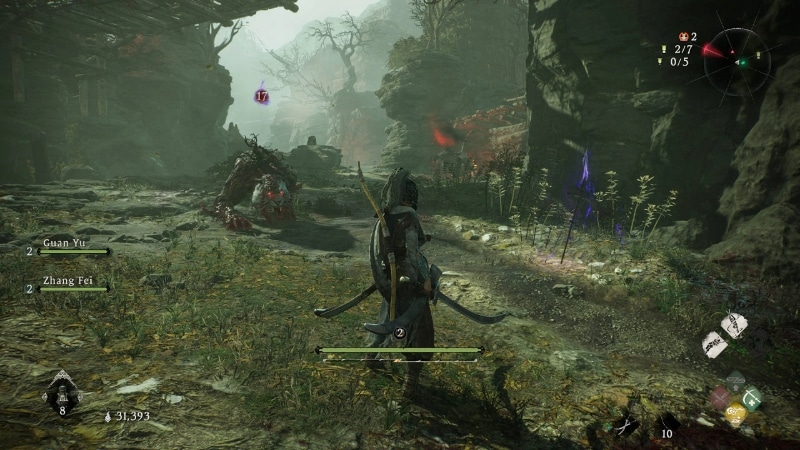Select the crossed dual swords weapon icon

pos(627,425)
